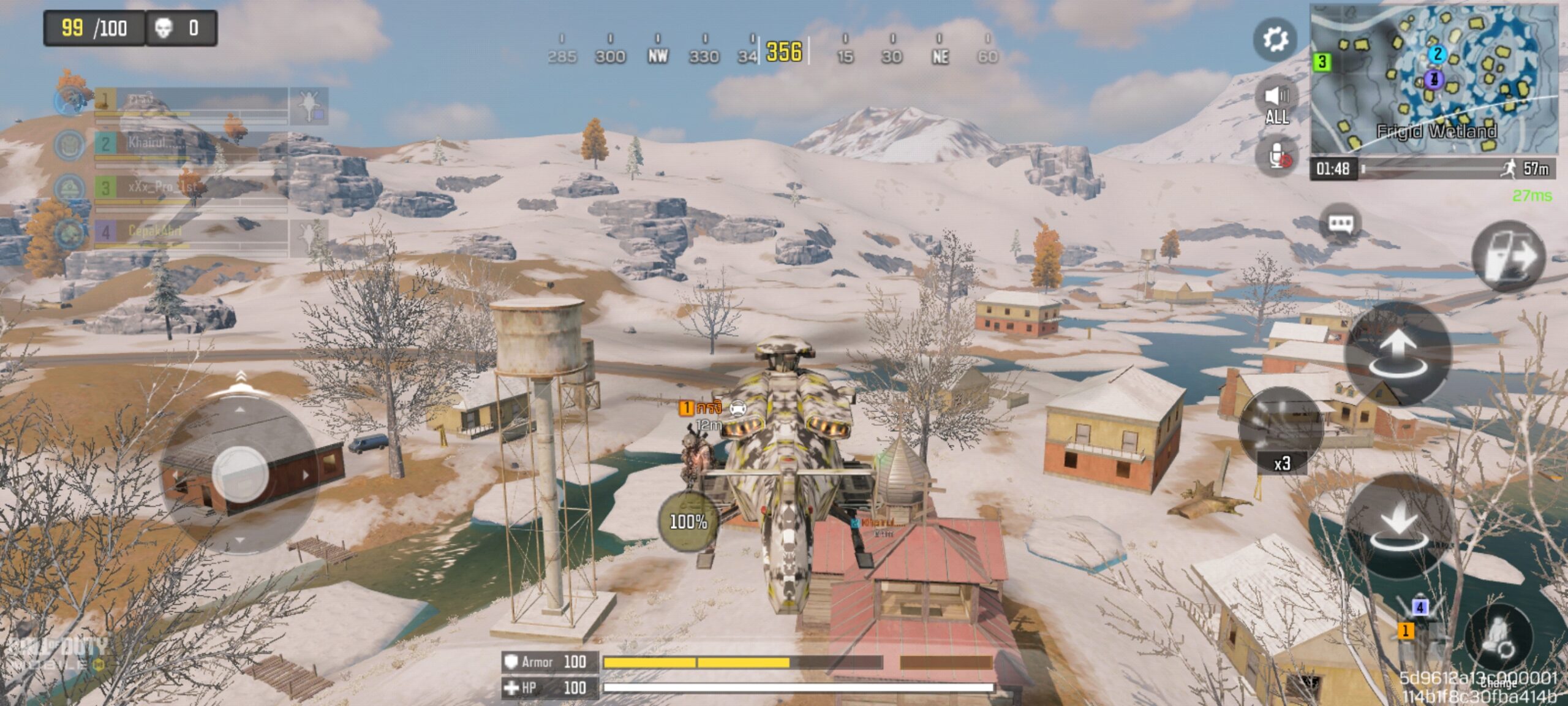Open the quick chat speech bubble
The height and width of the screenshot is (706, 1568).
point(1341,223)
